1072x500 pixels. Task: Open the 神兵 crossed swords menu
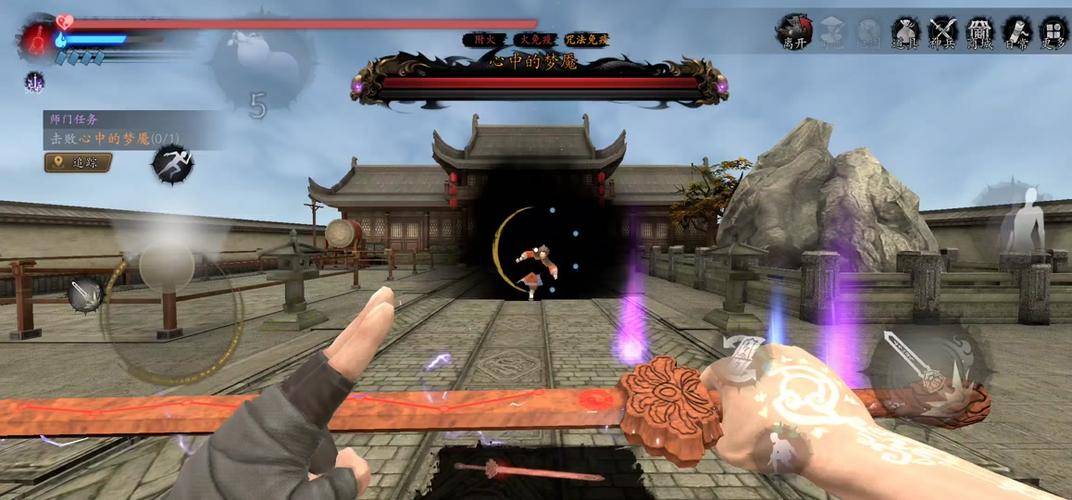(x=943, y=31)
